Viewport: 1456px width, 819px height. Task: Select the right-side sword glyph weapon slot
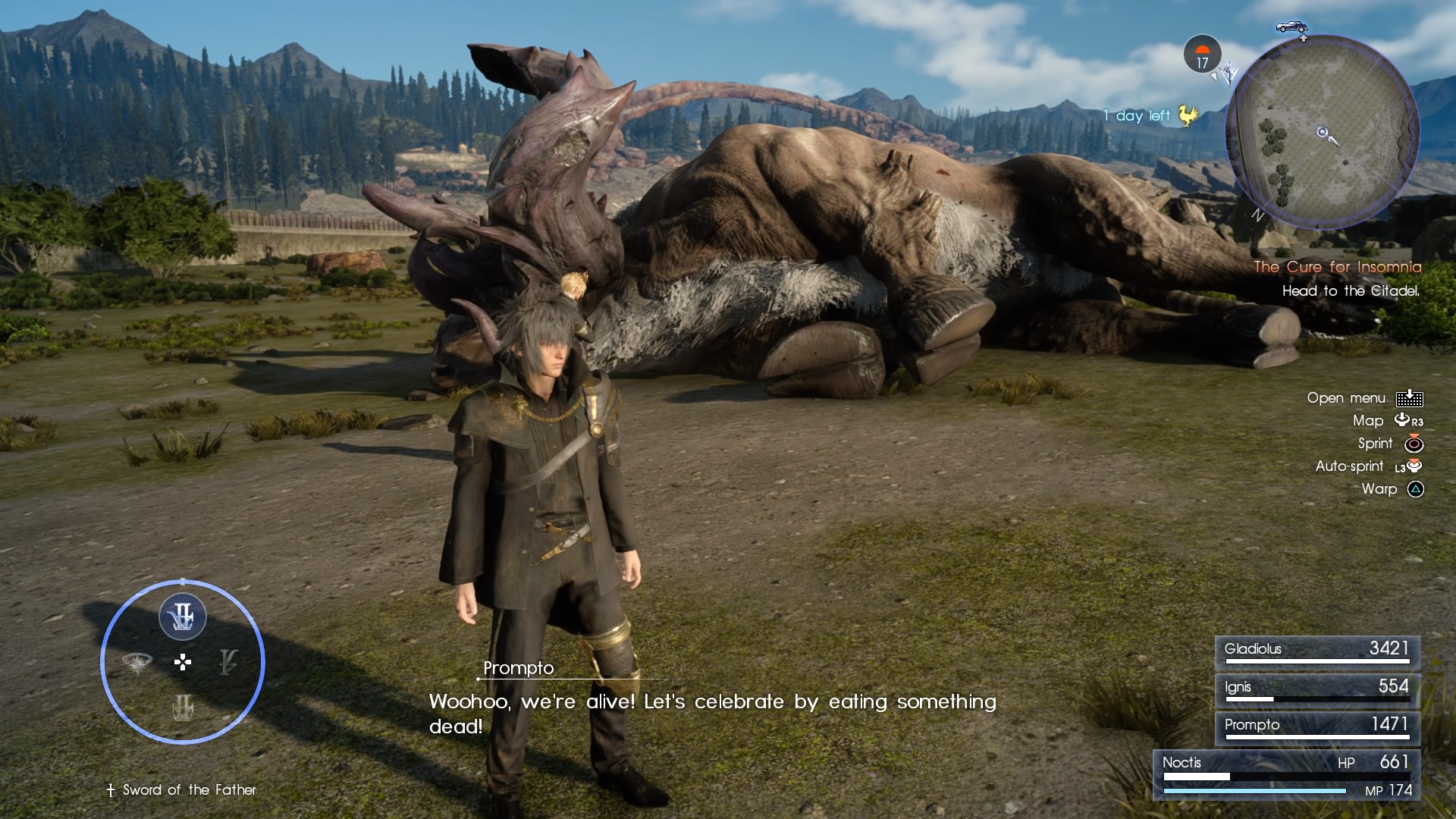pos(227,662)
